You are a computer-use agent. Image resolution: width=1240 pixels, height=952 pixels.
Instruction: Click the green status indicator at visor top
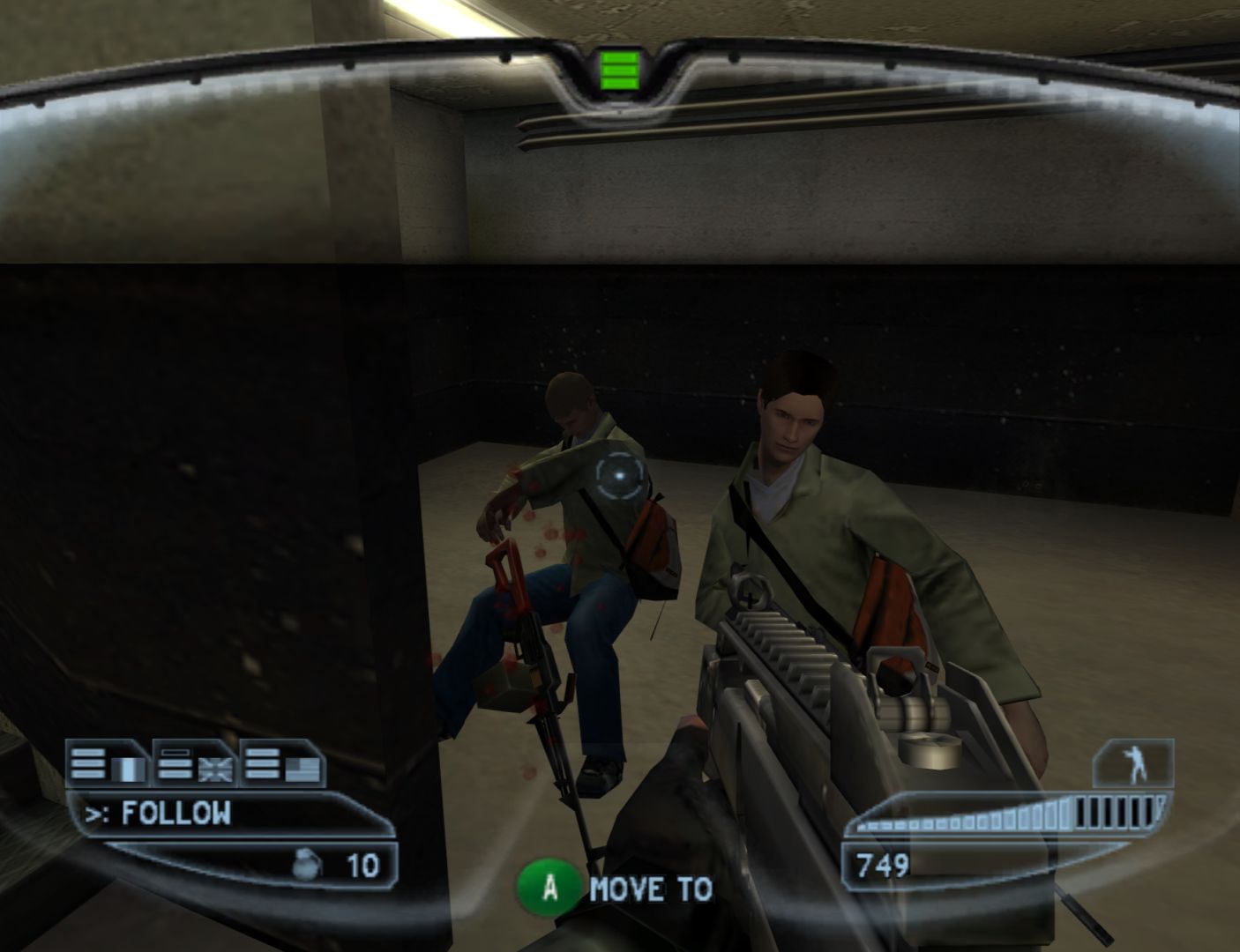coord(619,71)
